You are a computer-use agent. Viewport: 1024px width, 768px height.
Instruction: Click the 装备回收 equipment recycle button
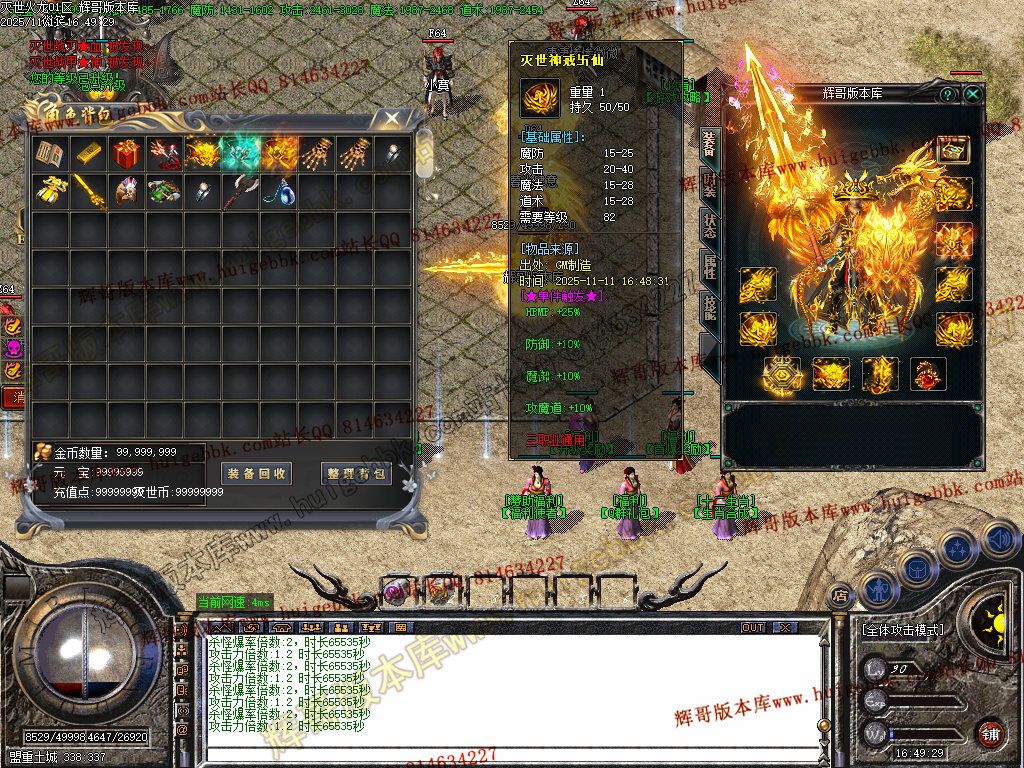pos(256,473)
